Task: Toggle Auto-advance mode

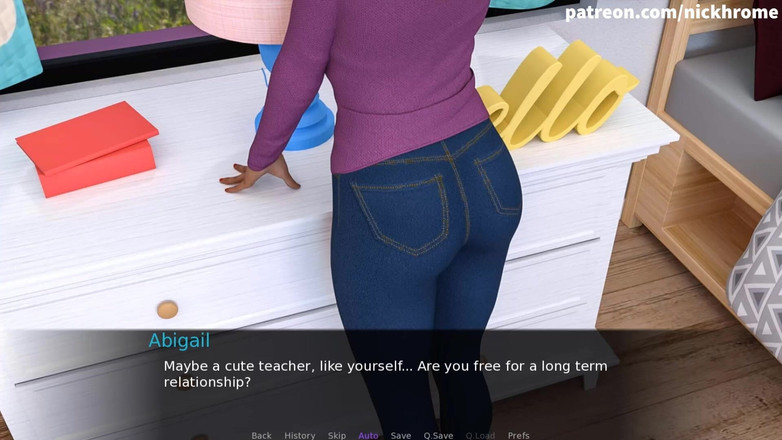Action: tap(368, 435)
